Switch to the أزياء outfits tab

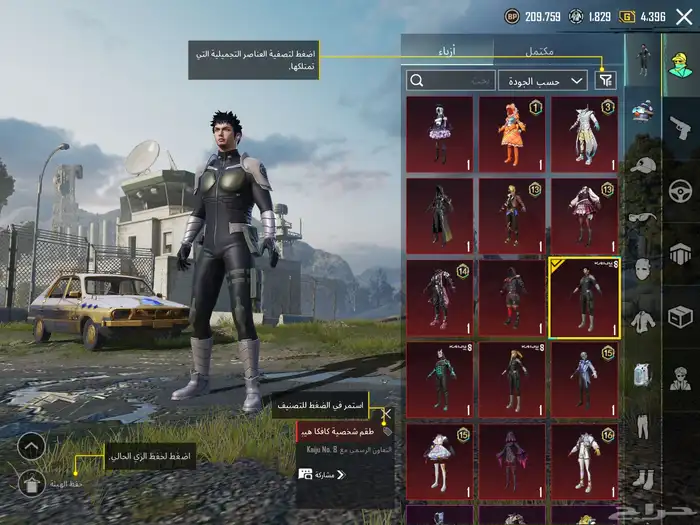coord(448,50)
